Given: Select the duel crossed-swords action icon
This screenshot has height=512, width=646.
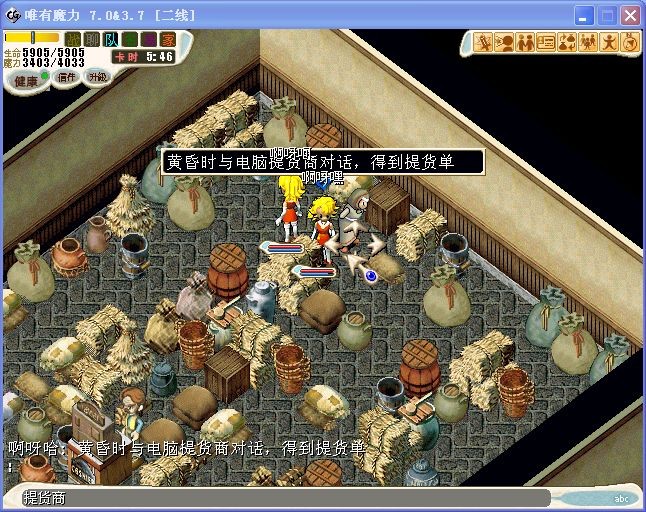Looking at the screenshot, I should [x=484, y=43].
